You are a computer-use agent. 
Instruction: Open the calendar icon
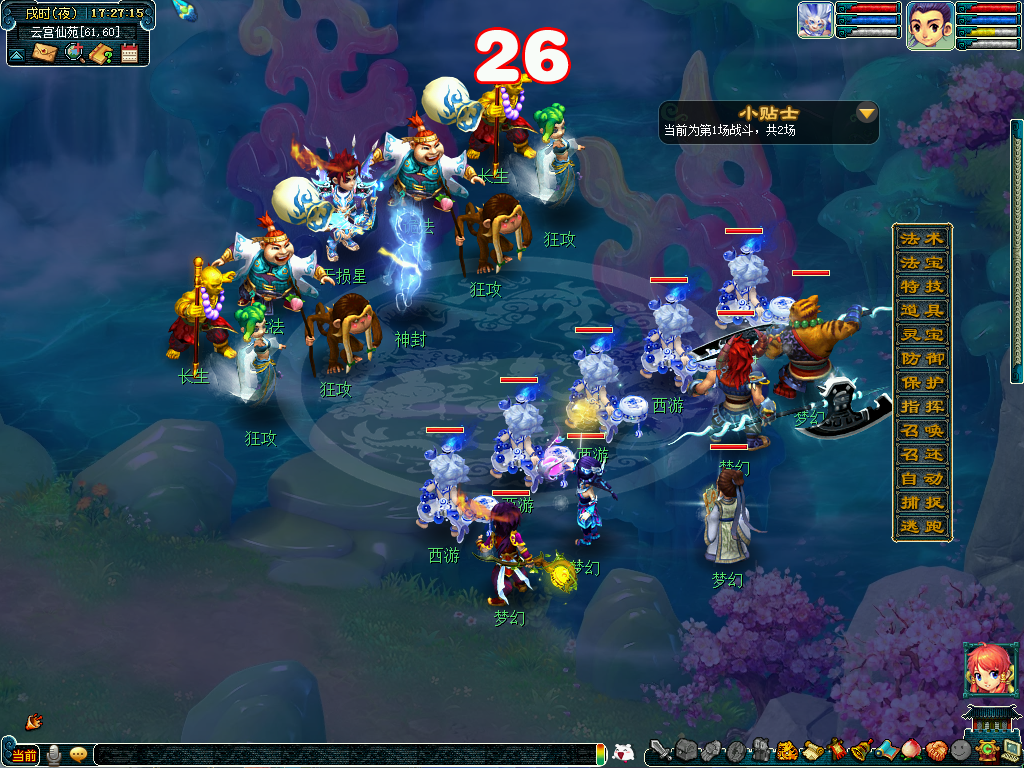[x=129, y=53]
